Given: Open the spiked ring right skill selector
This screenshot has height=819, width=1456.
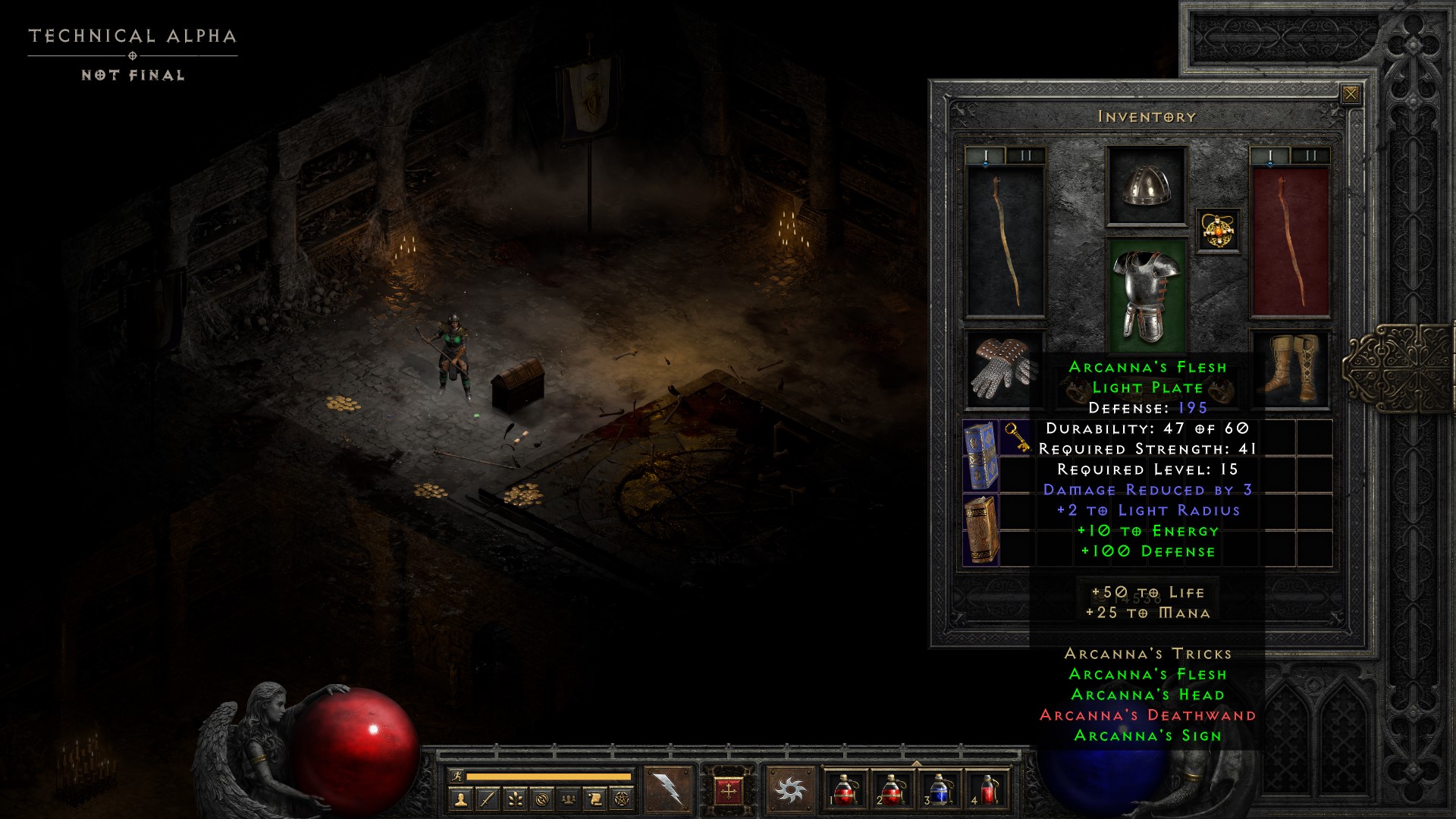Looking at the screenshot, I should pos(790,790).
